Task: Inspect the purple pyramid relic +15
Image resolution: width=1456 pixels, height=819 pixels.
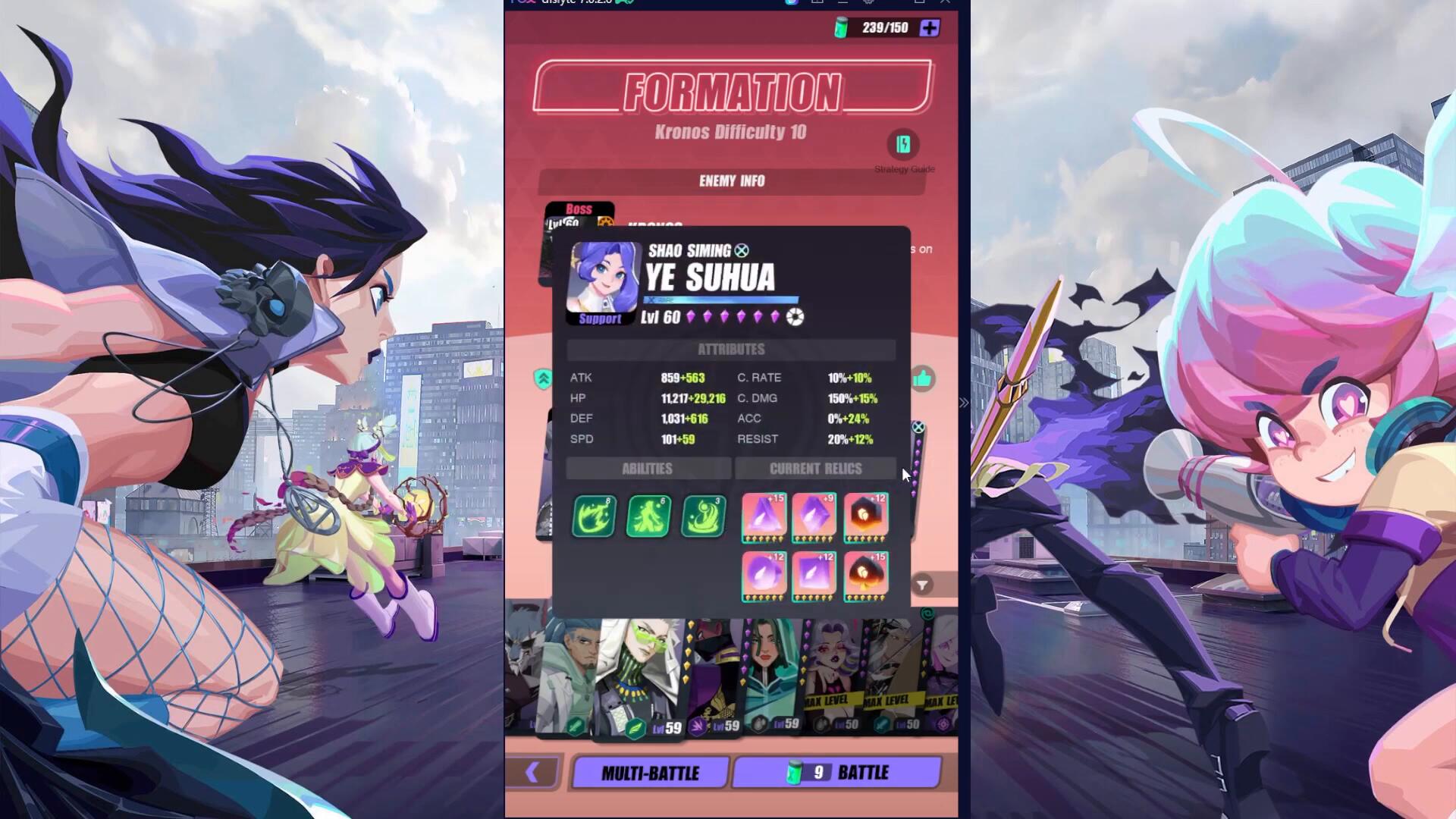Action: tap(764, 516)
